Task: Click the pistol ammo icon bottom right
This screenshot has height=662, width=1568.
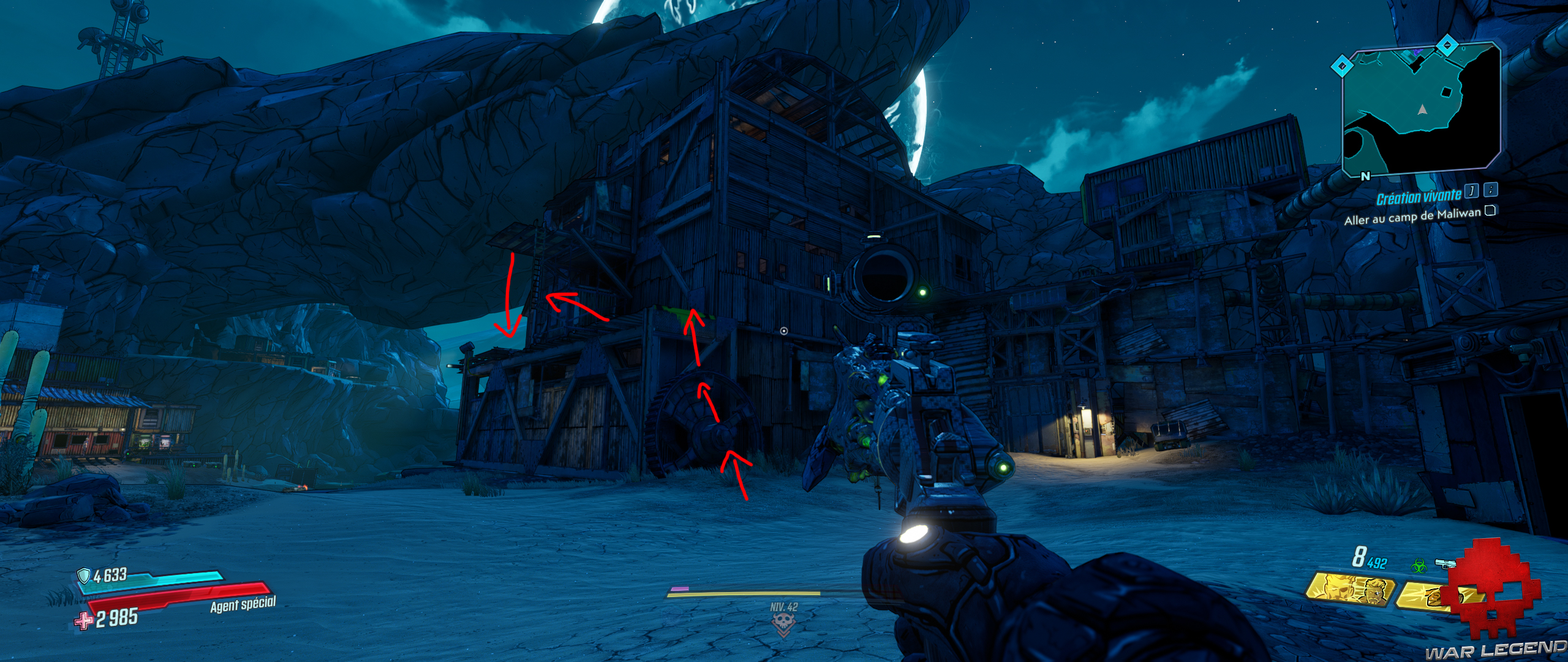Action: pos(1445,563)
